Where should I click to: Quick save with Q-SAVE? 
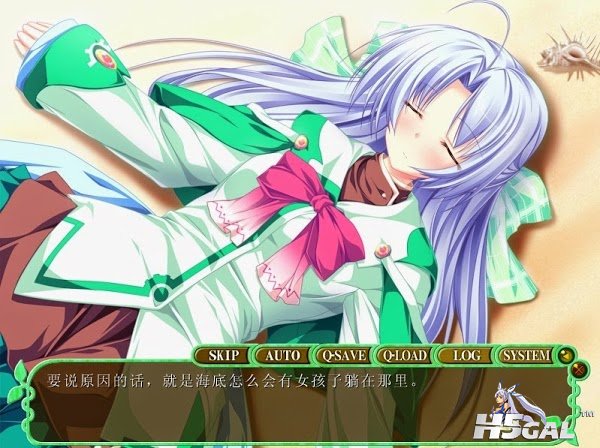pos(341,354)
